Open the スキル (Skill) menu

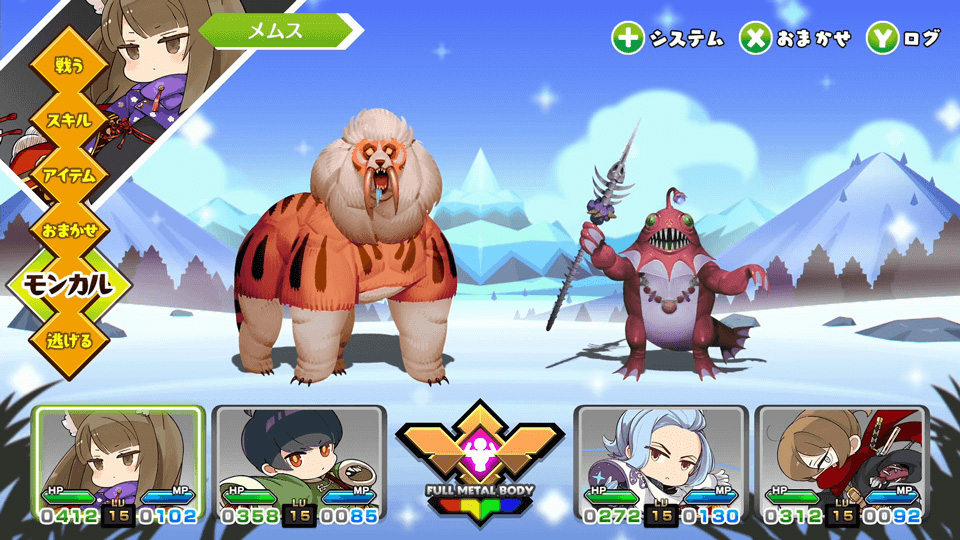(x=70, y=120)
